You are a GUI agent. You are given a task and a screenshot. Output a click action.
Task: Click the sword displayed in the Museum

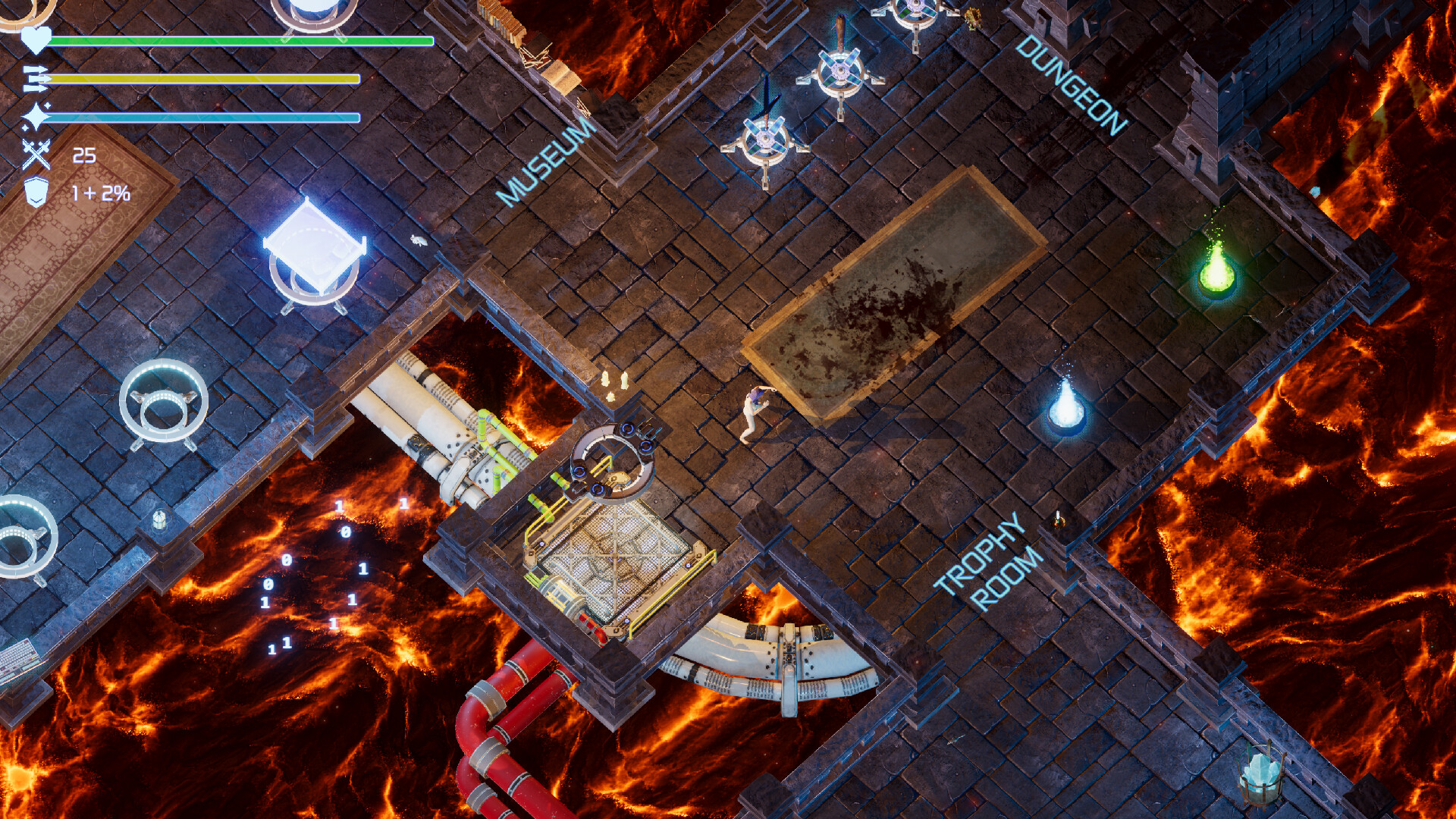point(766,99)
